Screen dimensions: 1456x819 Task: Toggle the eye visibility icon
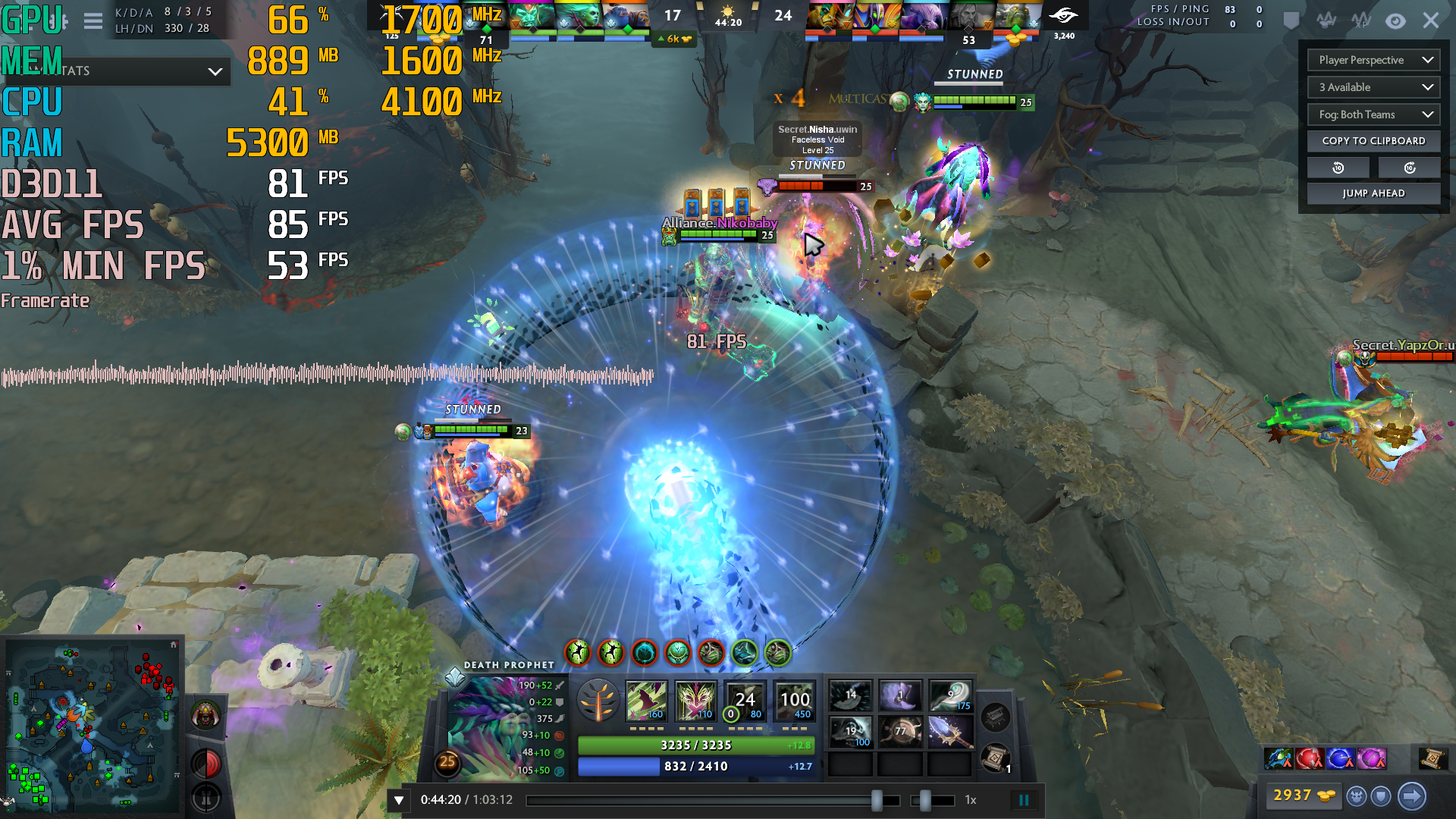1395,21
